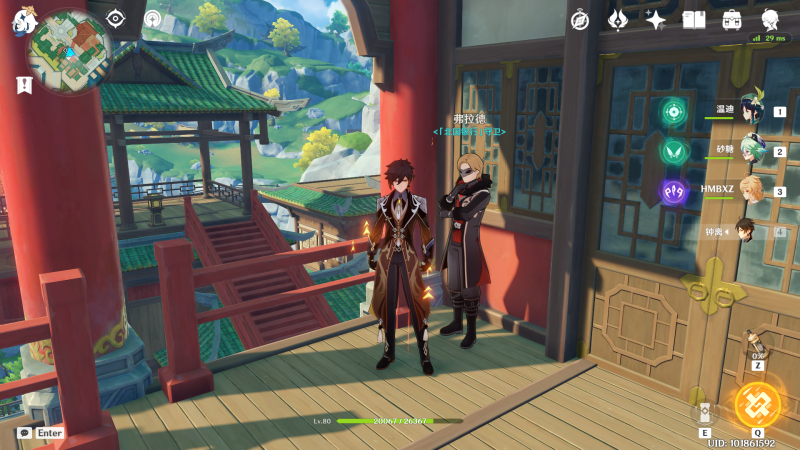Use the lantern gadget icon
This screenshot has height=450, width=800.
tap(757, 346)
